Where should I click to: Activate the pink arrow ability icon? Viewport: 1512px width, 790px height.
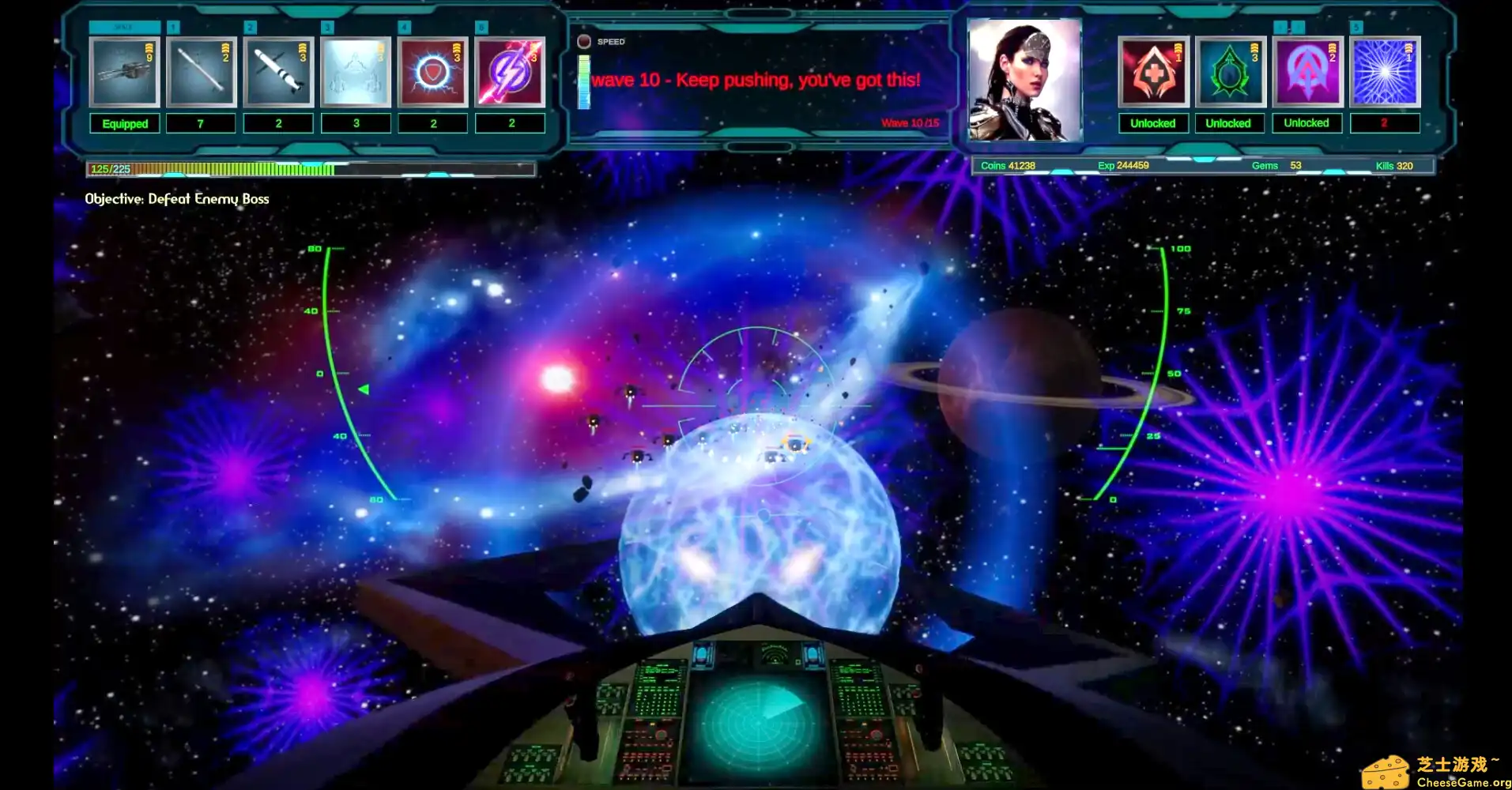(x=1307, y=72)
